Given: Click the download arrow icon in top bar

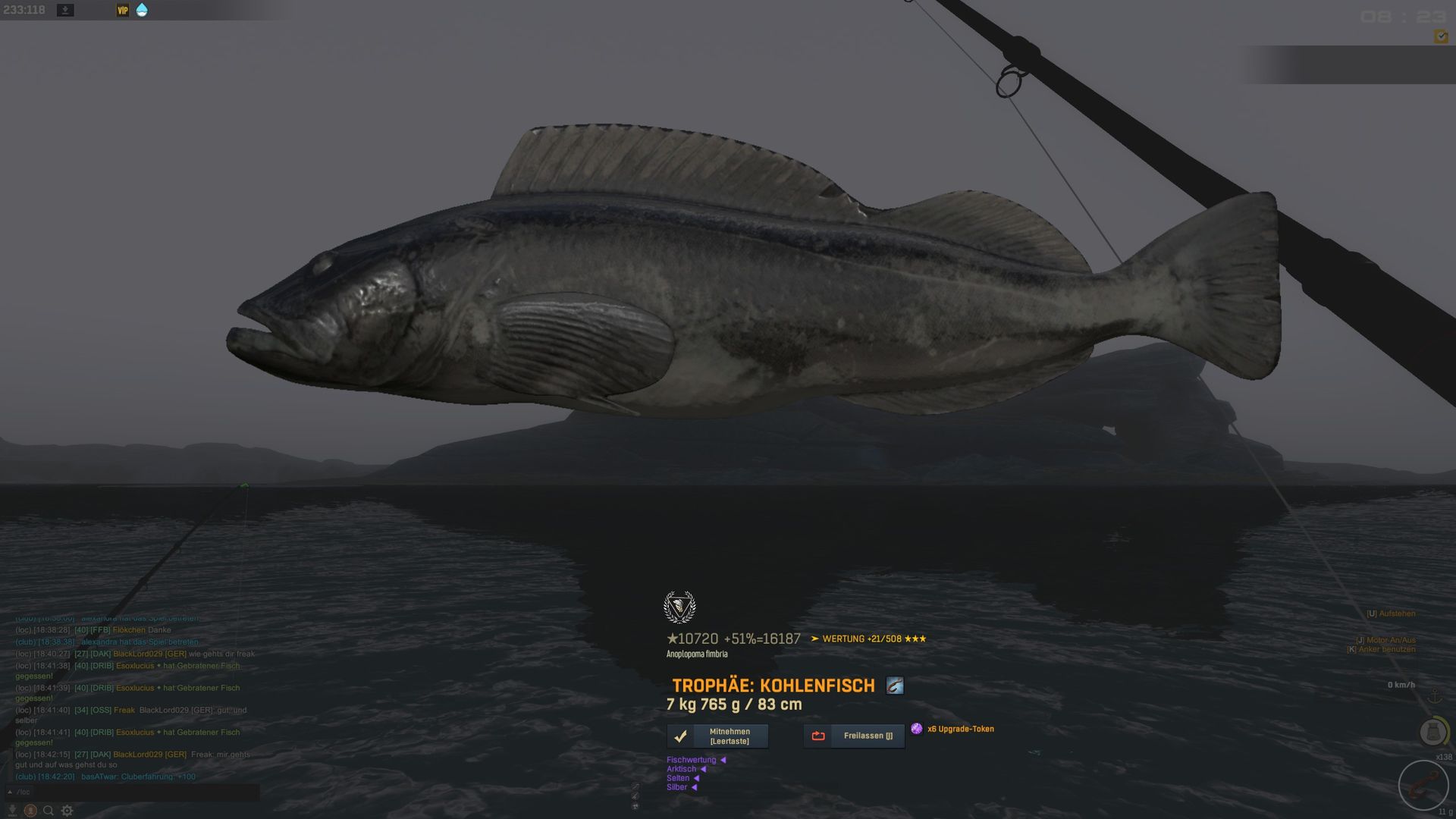Looking at the screenshot, I should click(x=65, y=11).
